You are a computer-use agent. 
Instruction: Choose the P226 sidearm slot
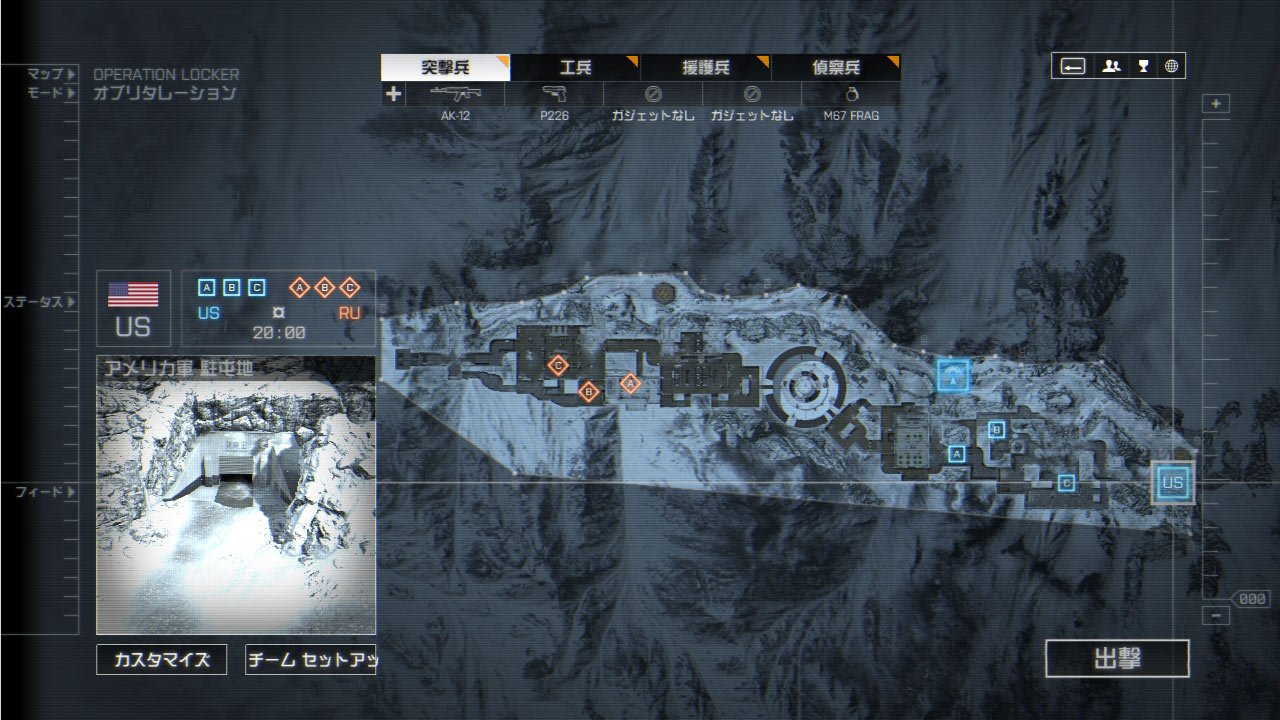pos(554,95)
